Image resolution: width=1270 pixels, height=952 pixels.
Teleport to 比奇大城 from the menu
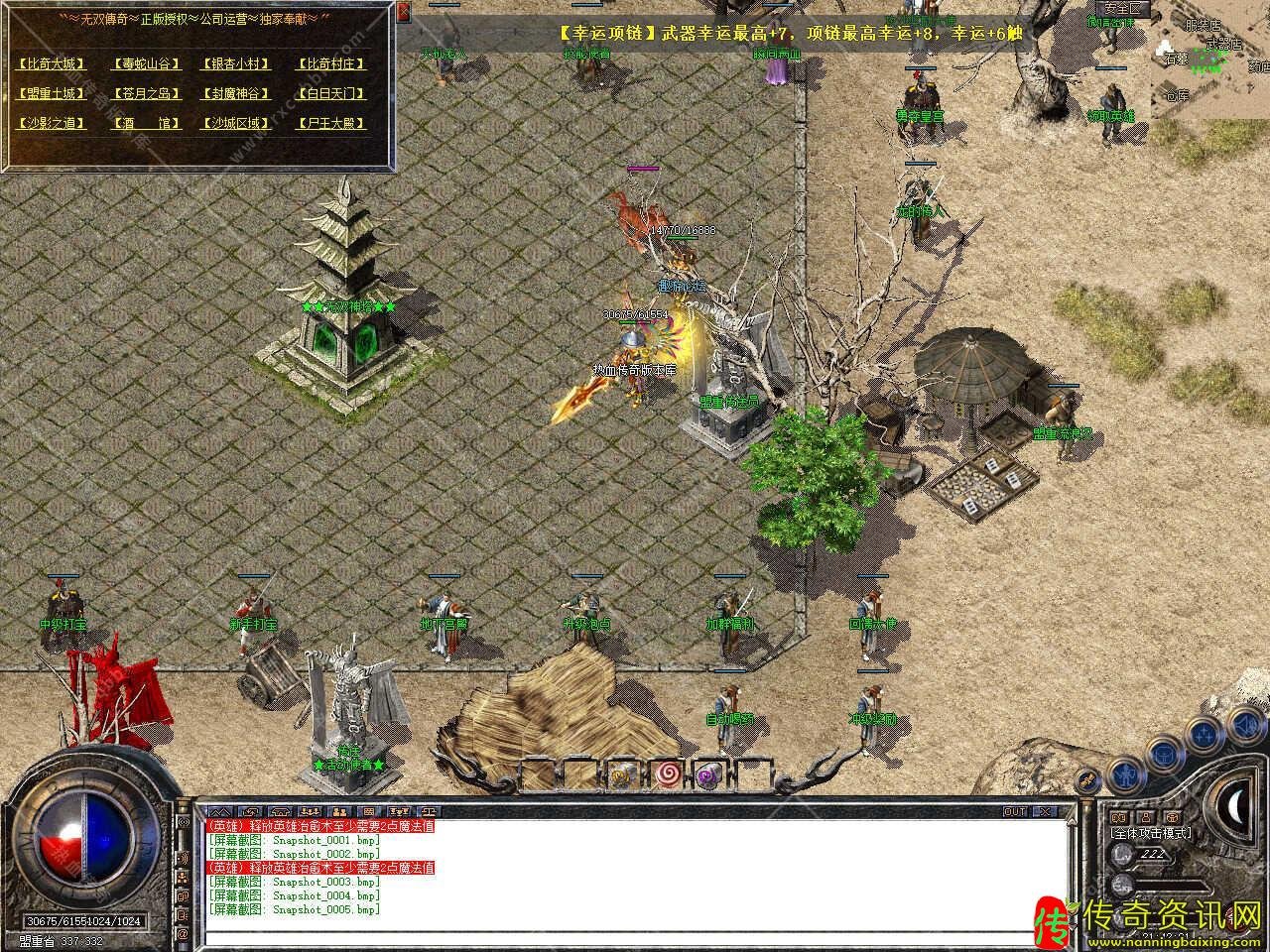pyautogui.click(x=52, y=63)
